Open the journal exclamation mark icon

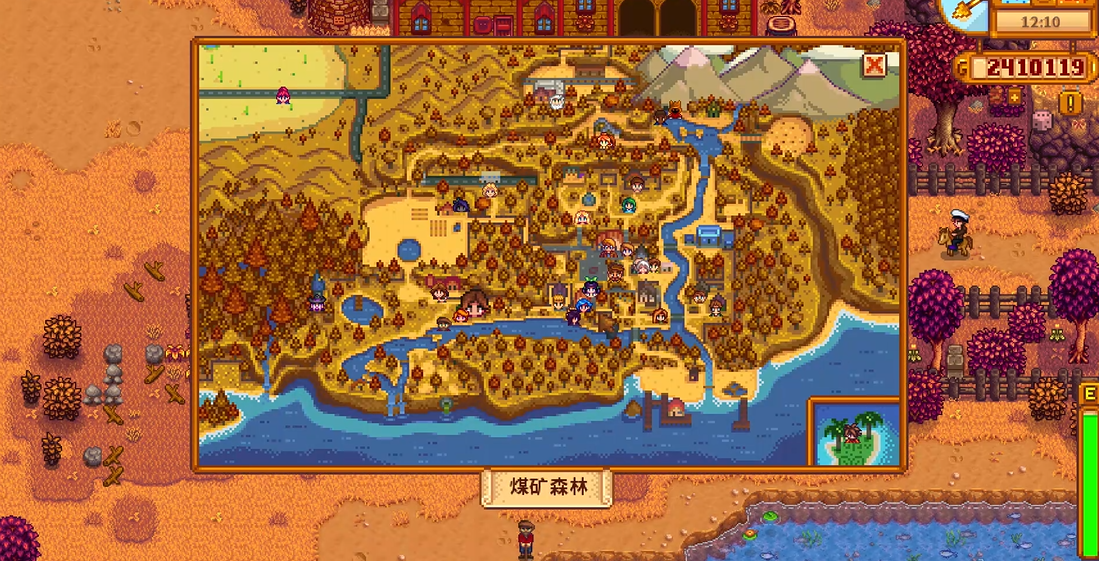point(1071,102)
